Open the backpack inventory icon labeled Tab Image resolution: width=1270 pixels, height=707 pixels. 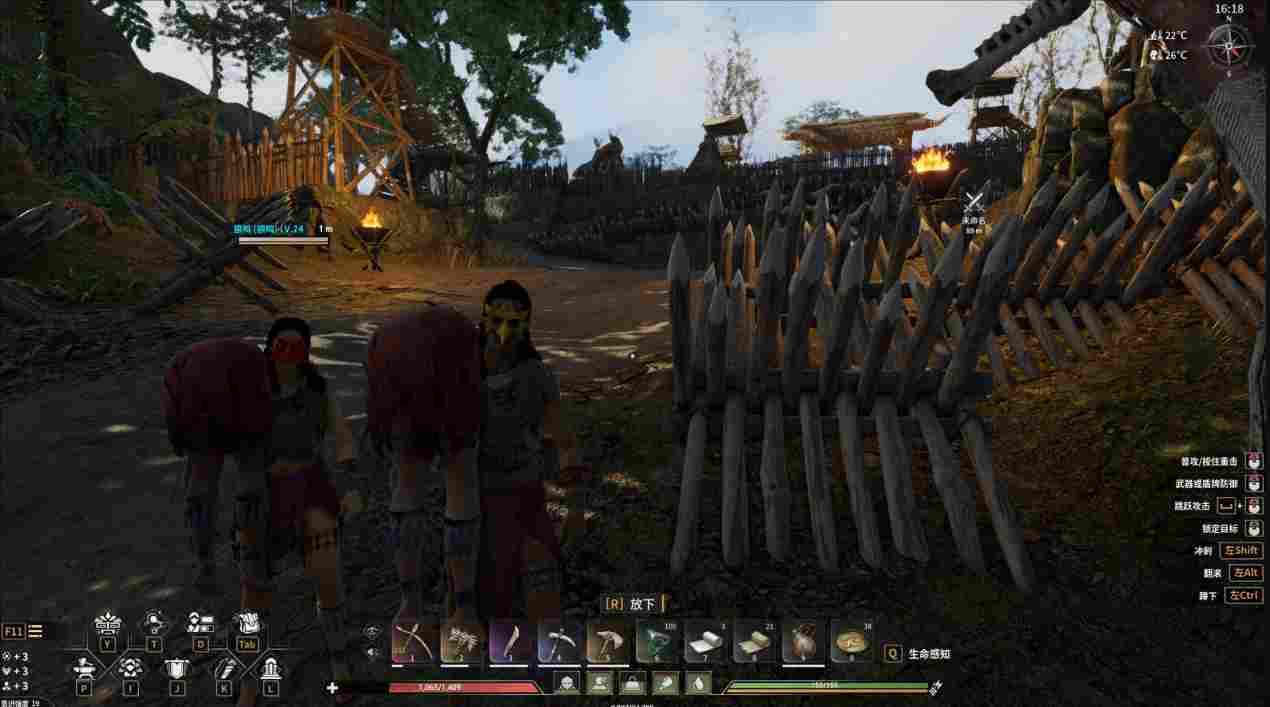[246, 626]
